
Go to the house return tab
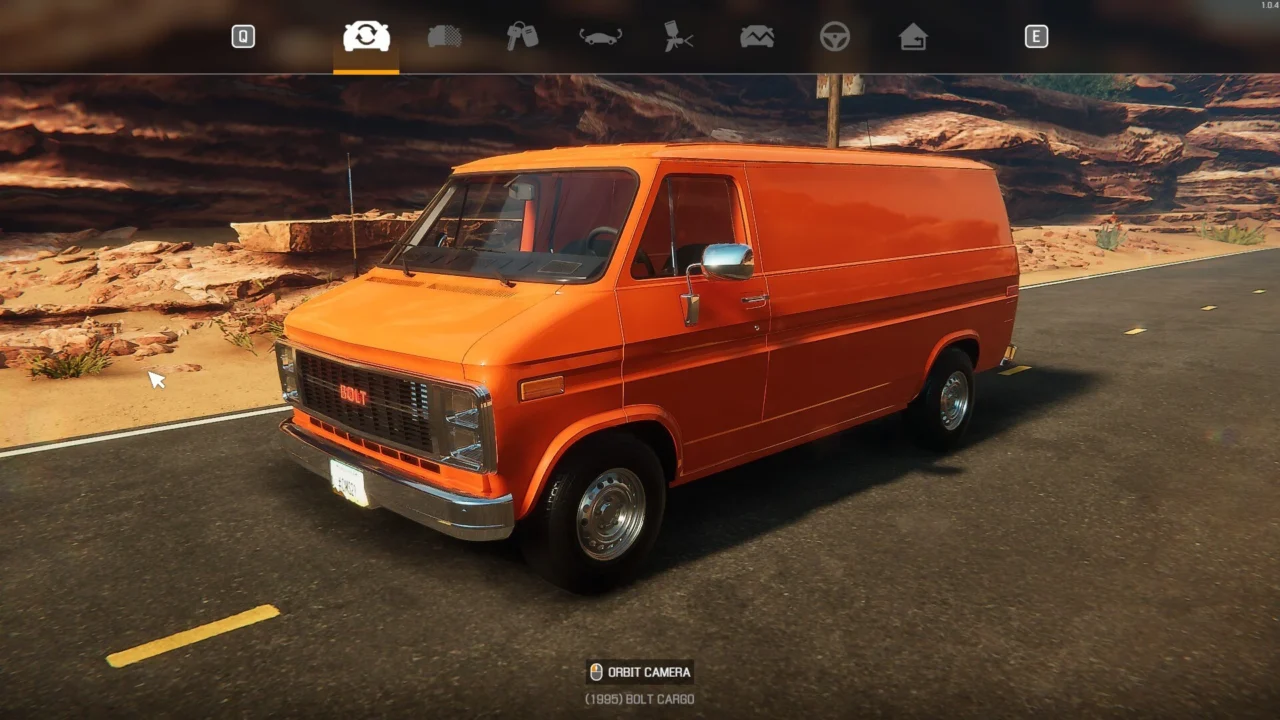pyautogui.click(x=913, y=37)
